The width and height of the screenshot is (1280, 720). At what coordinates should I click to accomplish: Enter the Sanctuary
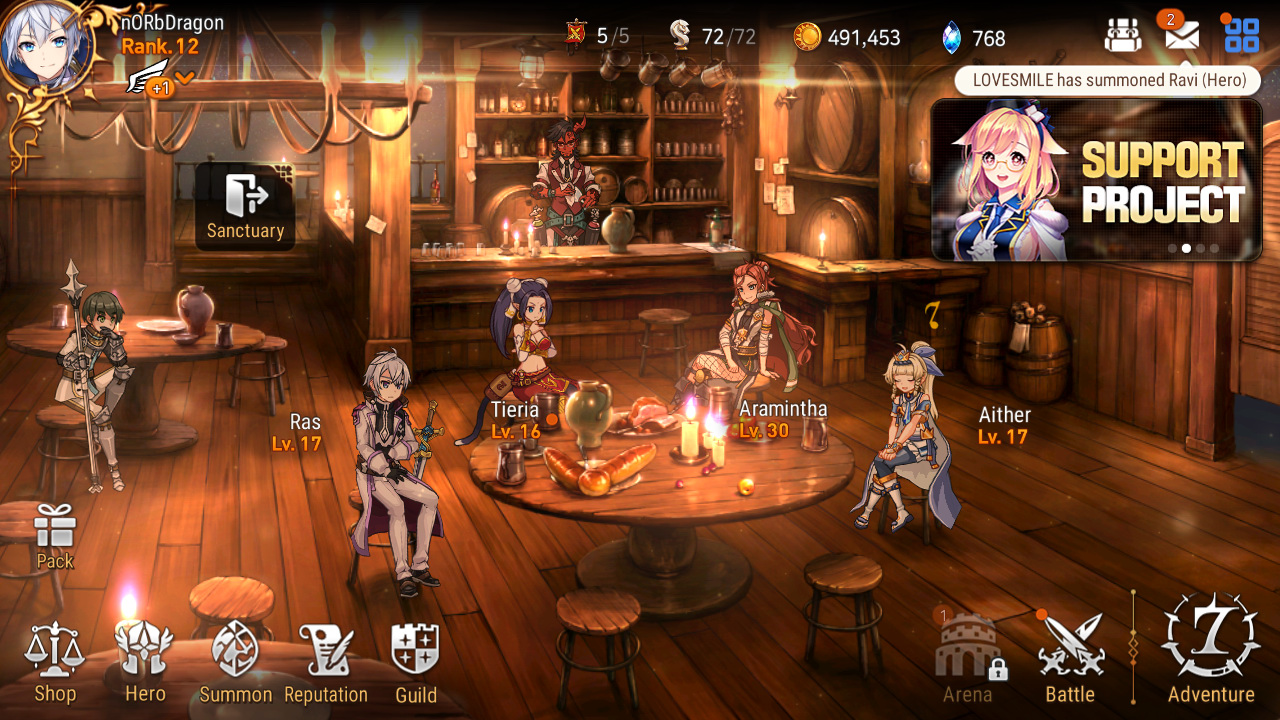point(245,206)
